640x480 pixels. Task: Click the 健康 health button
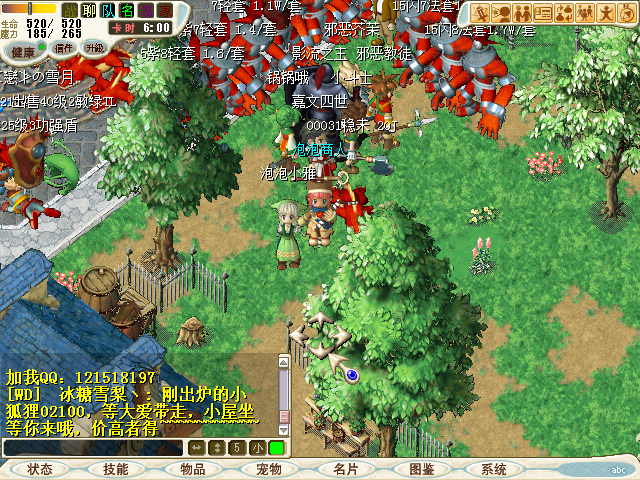pyautogui.click(x=22, y=48)
